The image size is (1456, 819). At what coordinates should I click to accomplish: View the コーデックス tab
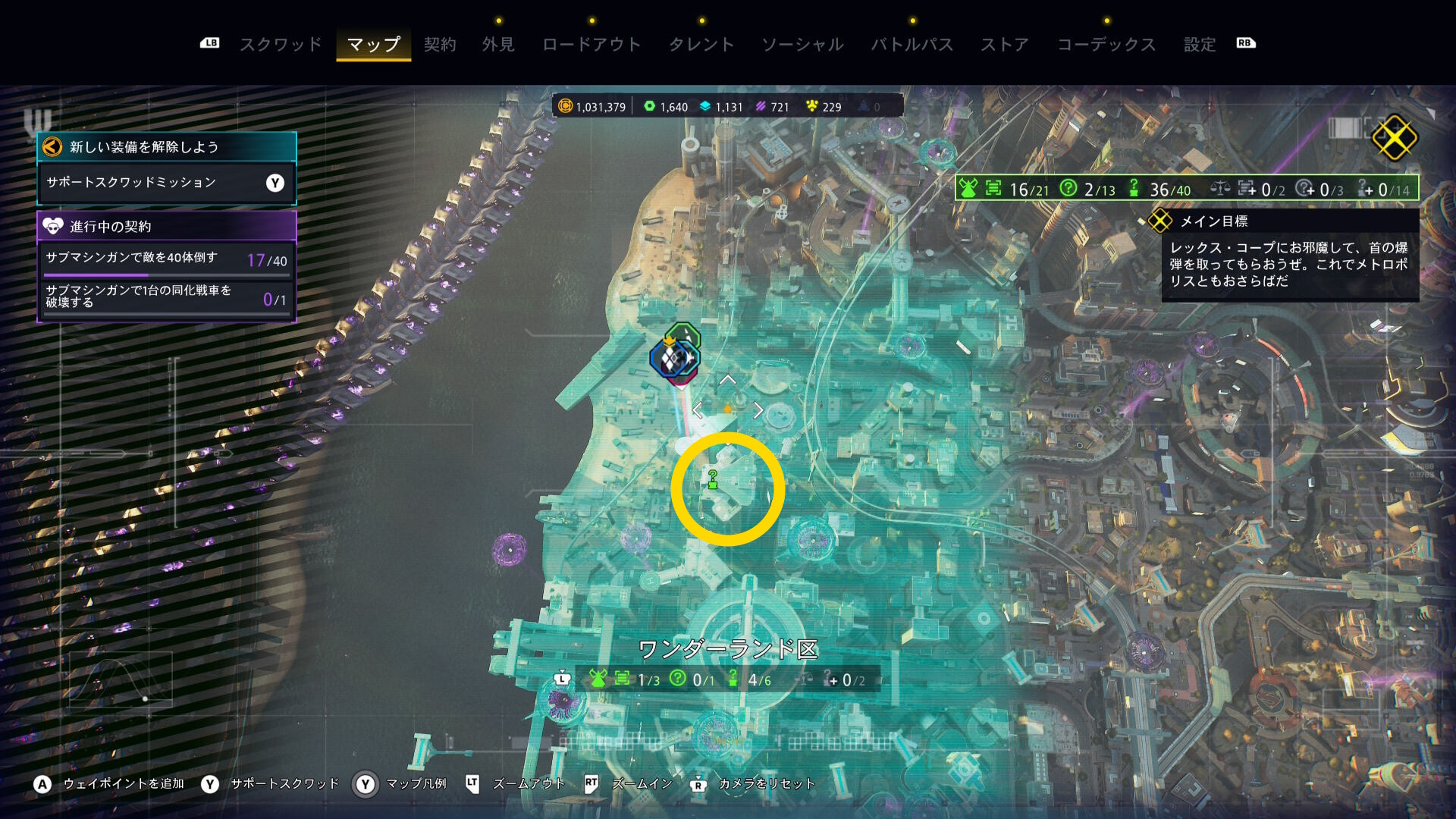[1106, 45]
